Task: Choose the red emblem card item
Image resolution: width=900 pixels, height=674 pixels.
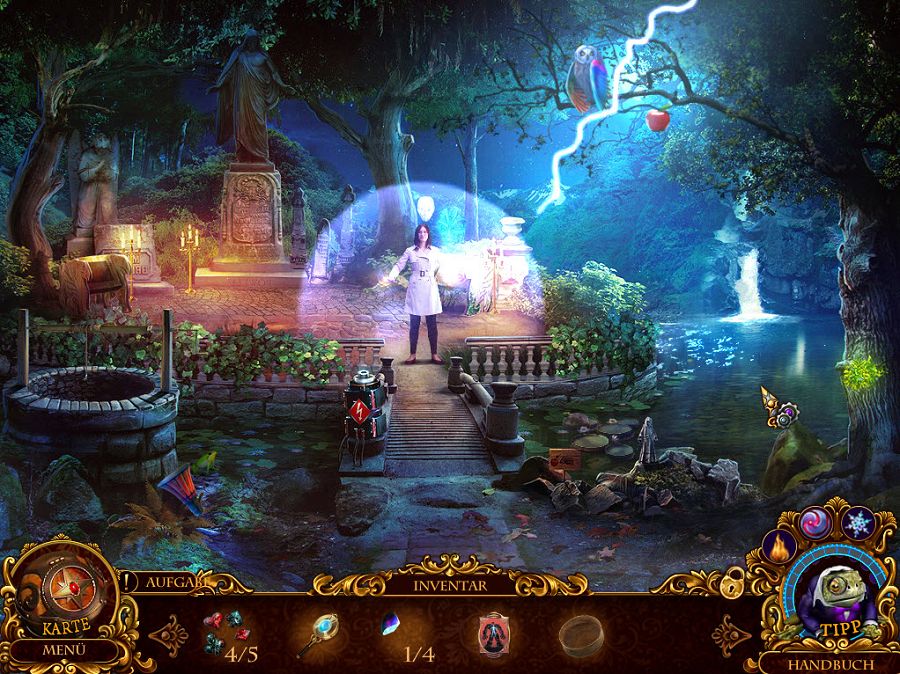Action: coord(492,631)
